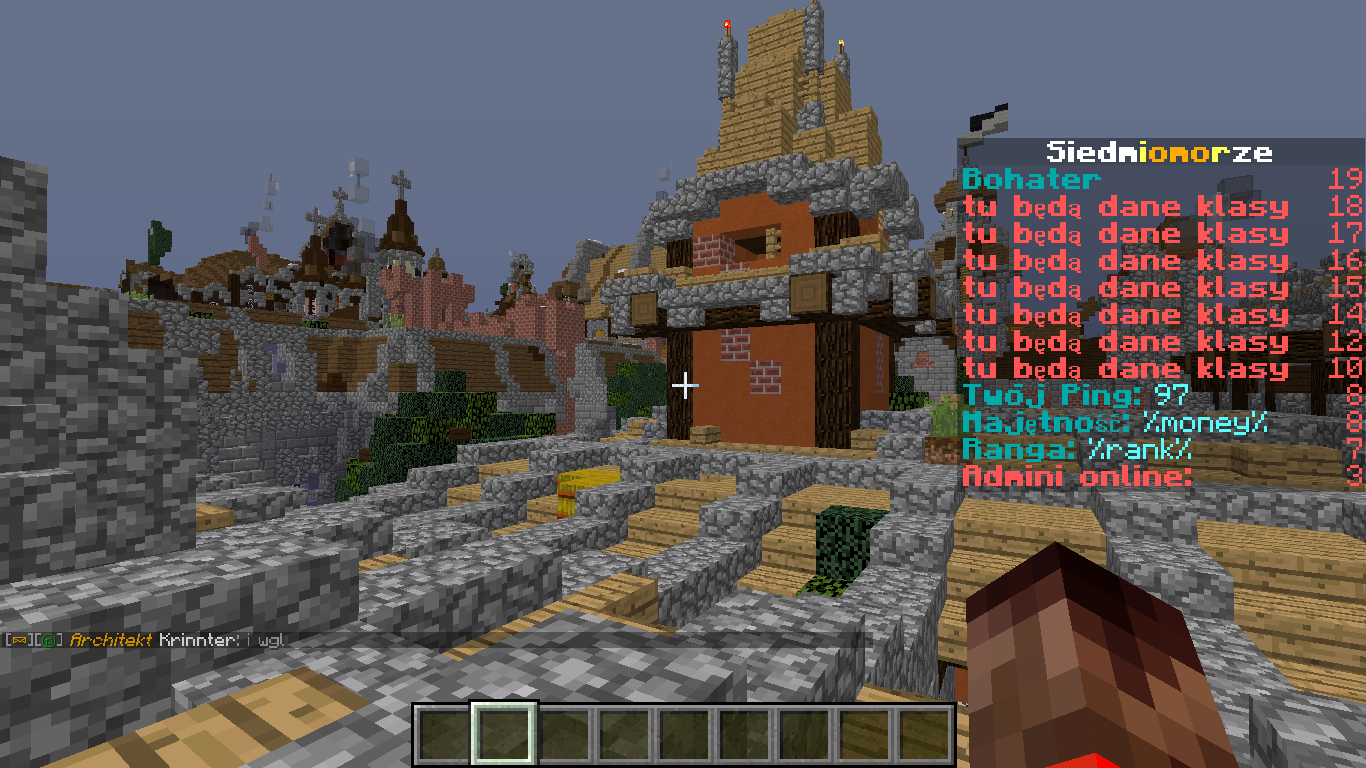Click the Siedmiomorze scoreboard title
This screenshot has width=1366, height=768.
point(1159,152)
